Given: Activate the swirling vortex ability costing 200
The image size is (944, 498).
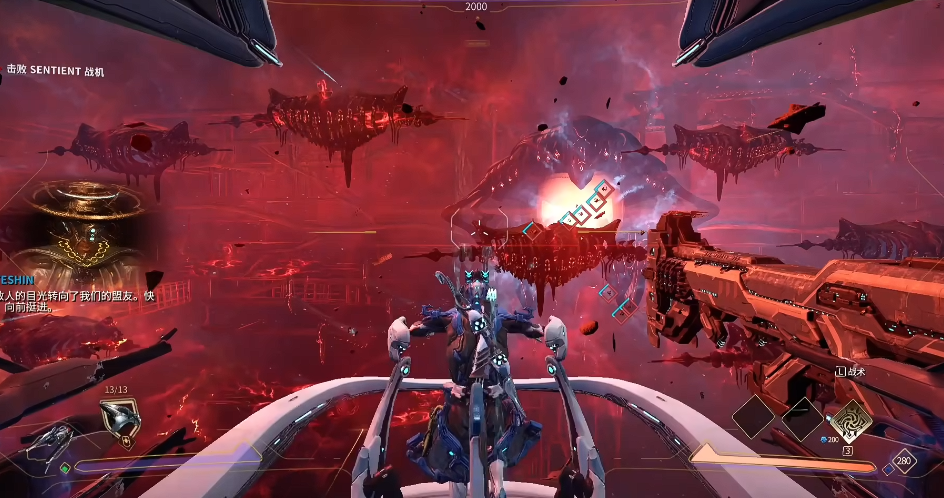Looking at the screenshot, I should [x=848, y=420].
